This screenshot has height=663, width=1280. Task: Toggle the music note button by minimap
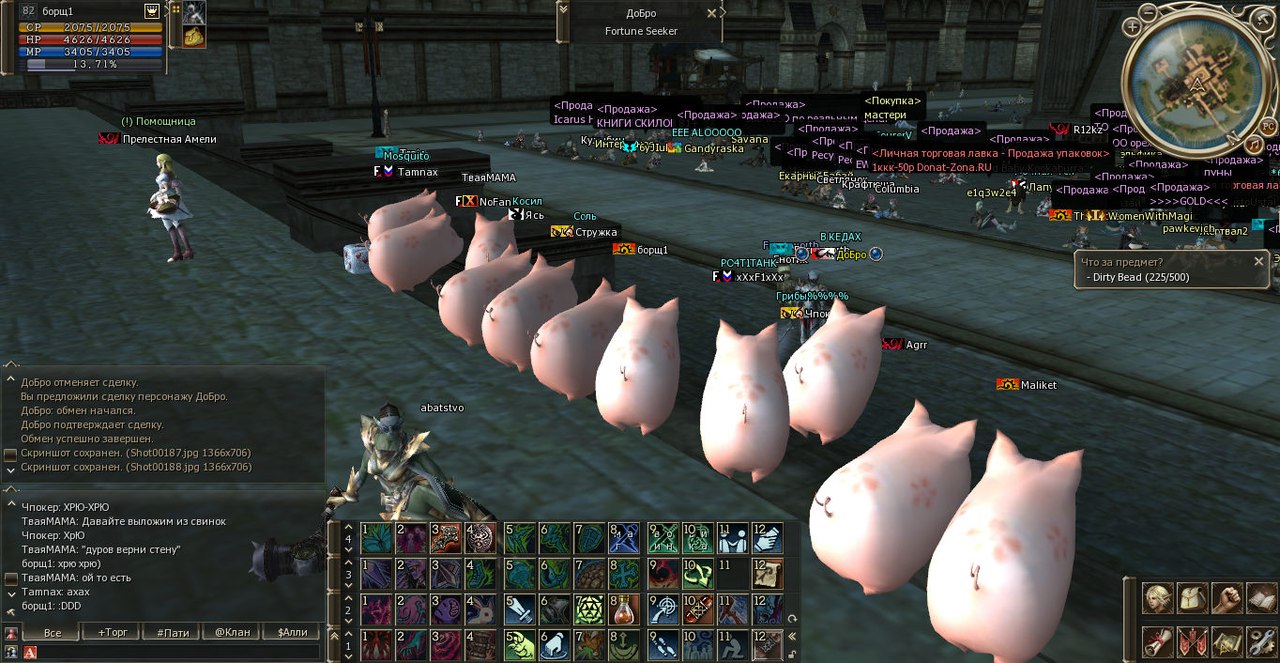[1254, 145]
